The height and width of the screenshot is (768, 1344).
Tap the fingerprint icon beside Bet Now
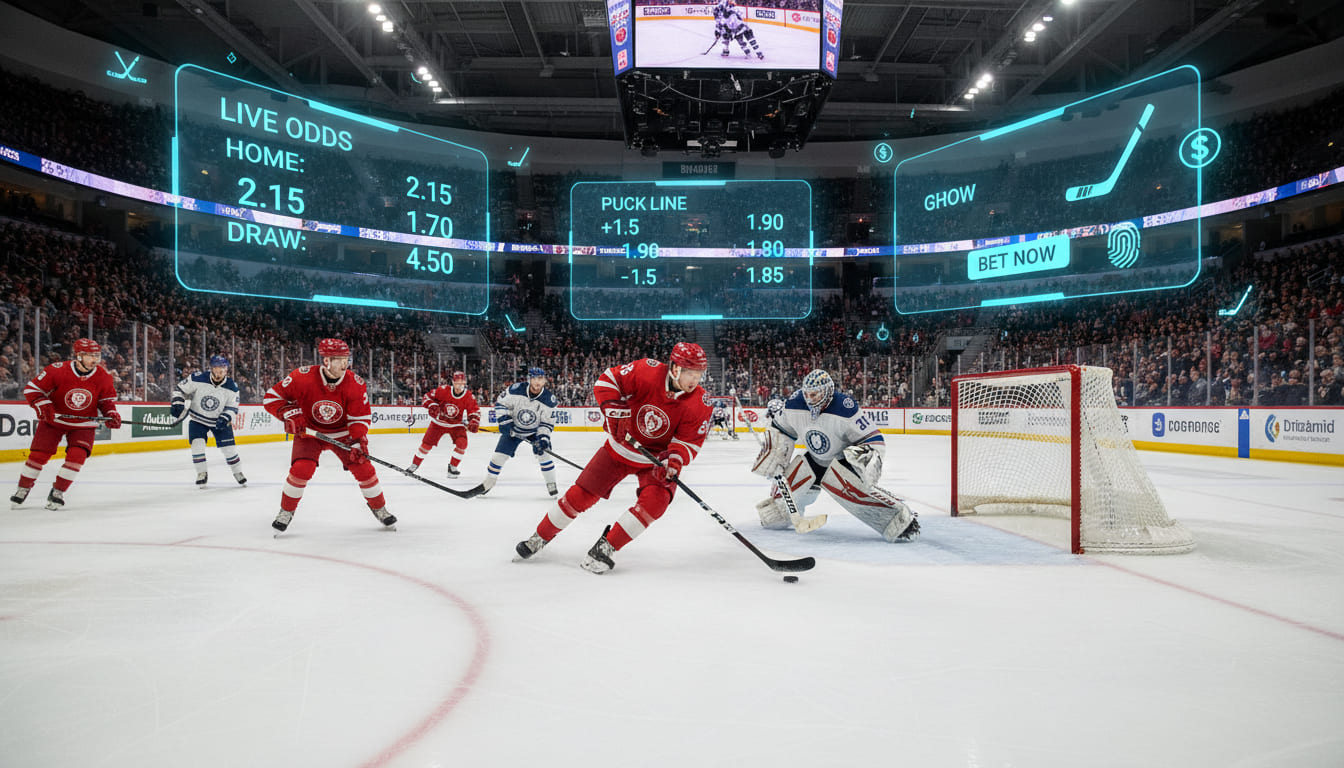coord(1123,245)
